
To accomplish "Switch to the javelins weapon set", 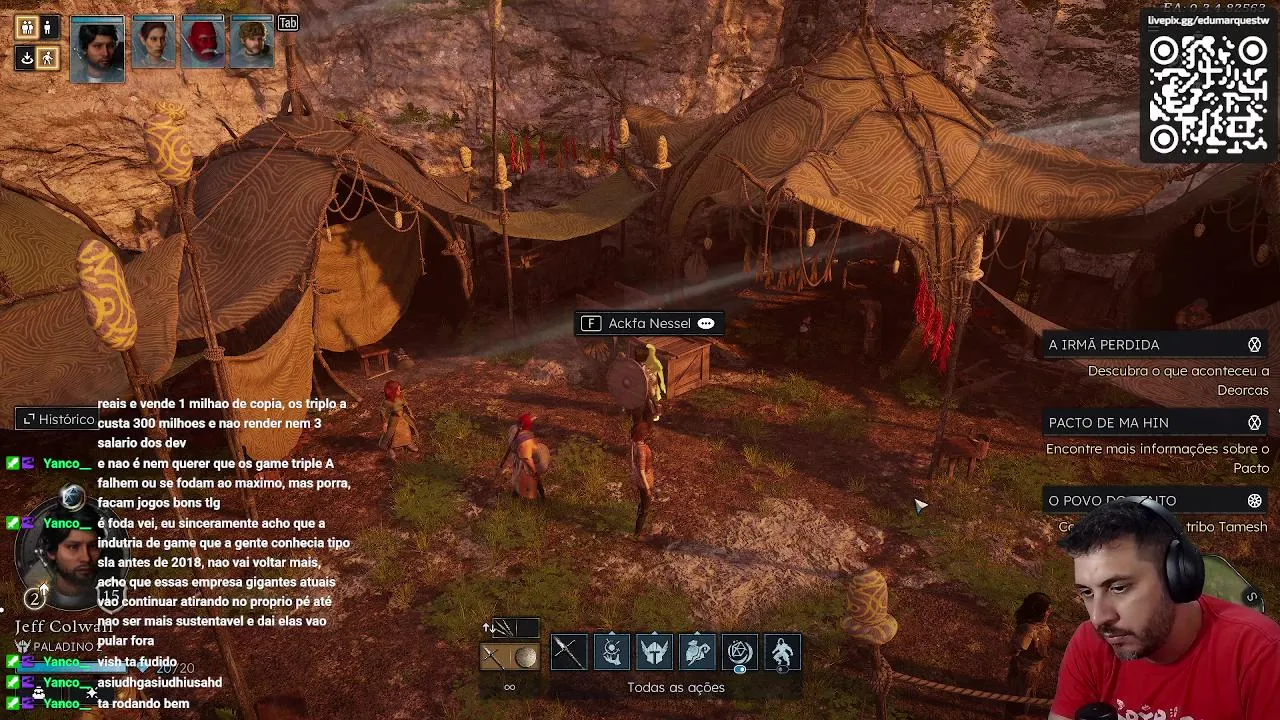I will [x=511, y=628].
